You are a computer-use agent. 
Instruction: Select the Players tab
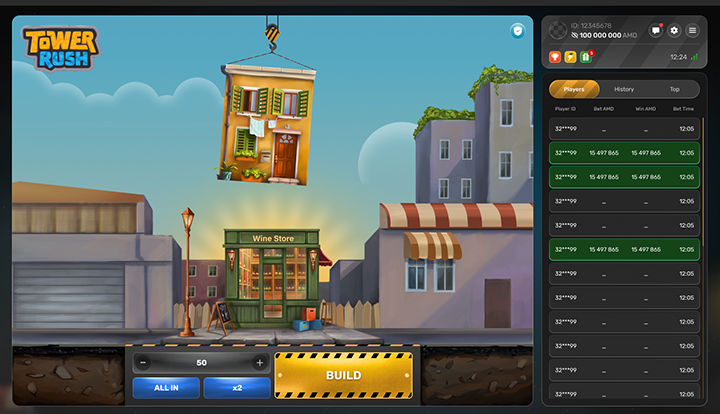pos(574,89)
